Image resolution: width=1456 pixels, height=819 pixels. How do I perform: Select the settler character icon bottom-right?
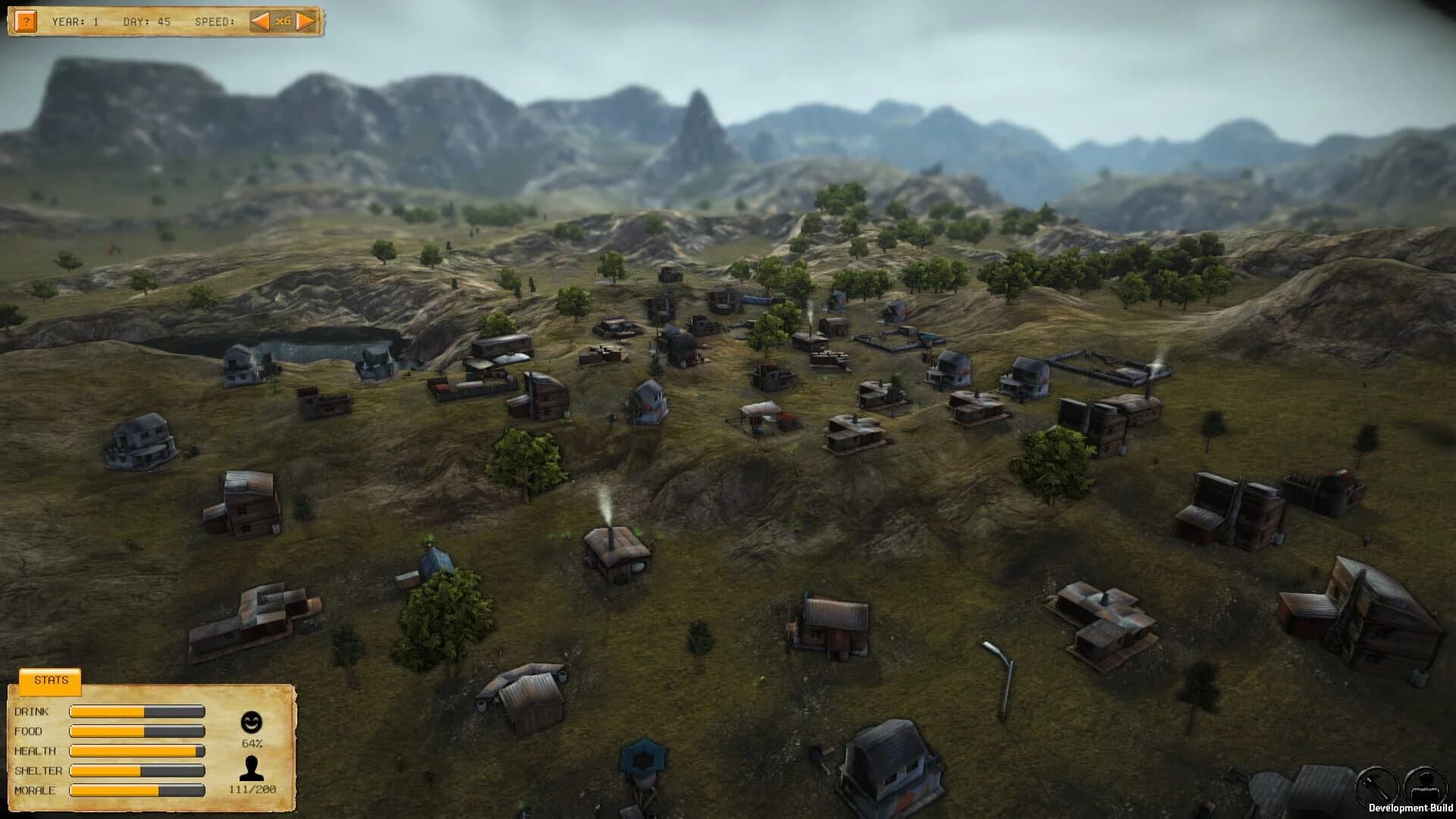tap(1426, 783)
